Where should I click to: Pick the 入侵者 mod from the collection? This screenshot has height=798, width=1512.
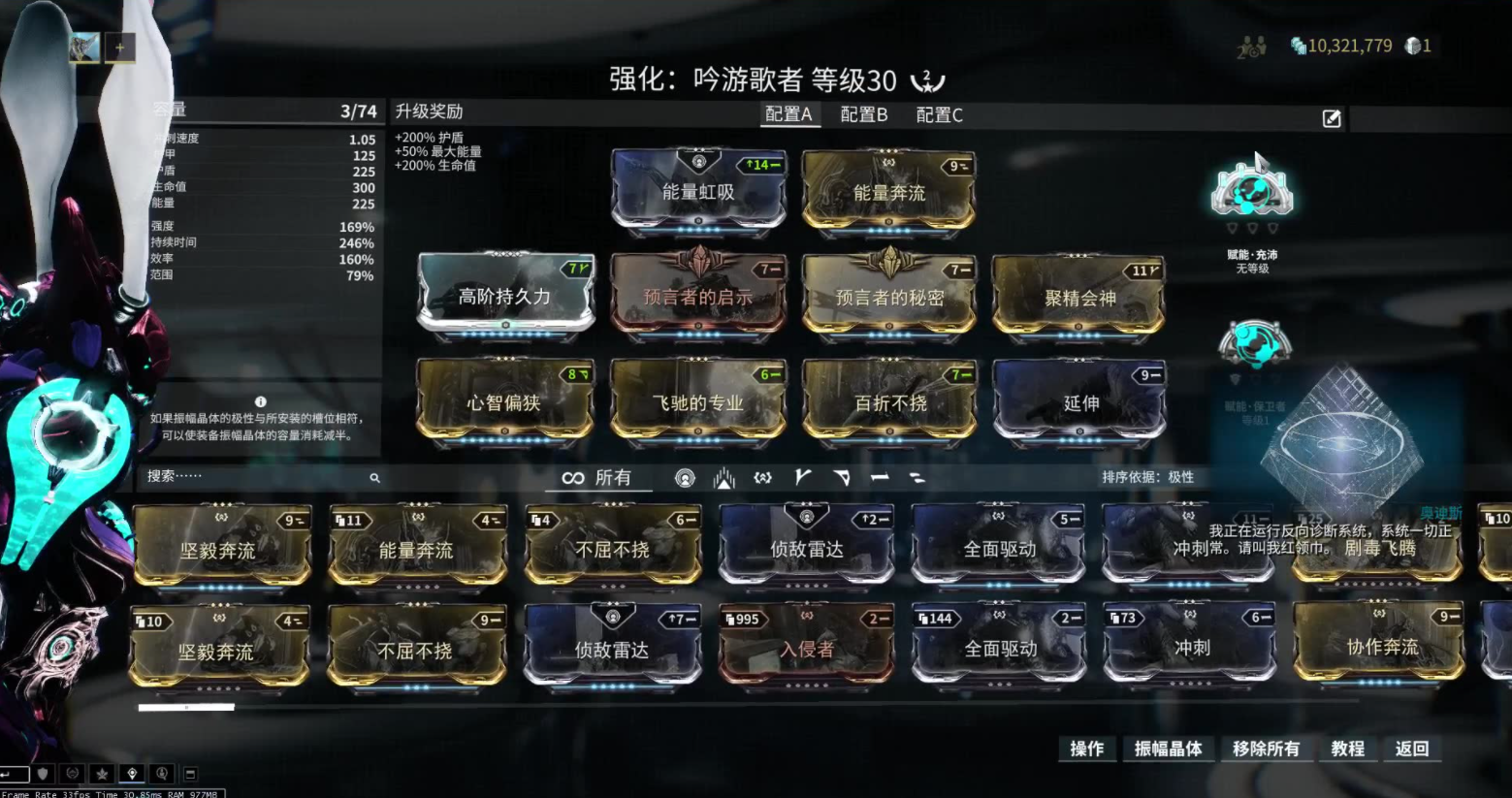coord(806,648)
